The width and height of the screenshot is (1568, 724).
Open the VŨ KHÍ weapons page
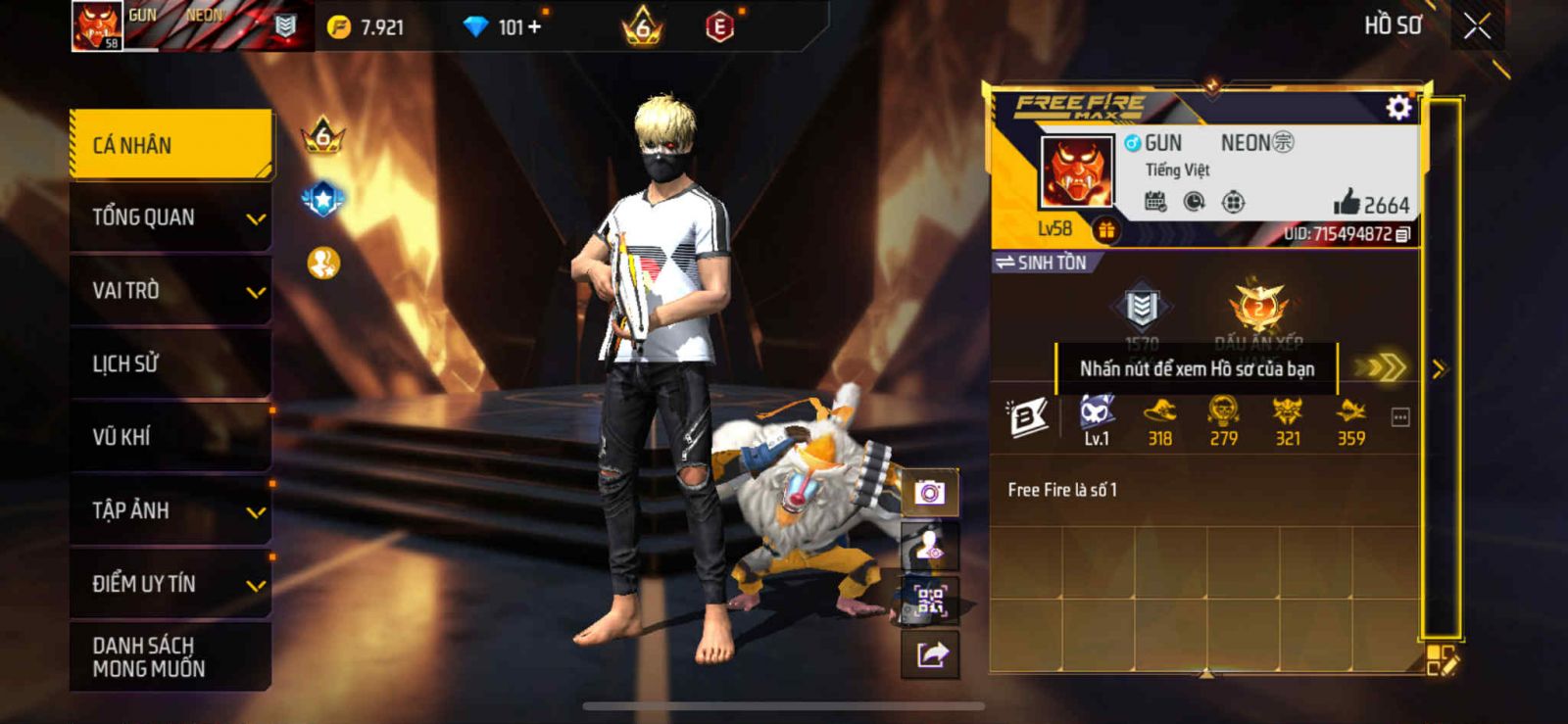[x=171, y=437]
